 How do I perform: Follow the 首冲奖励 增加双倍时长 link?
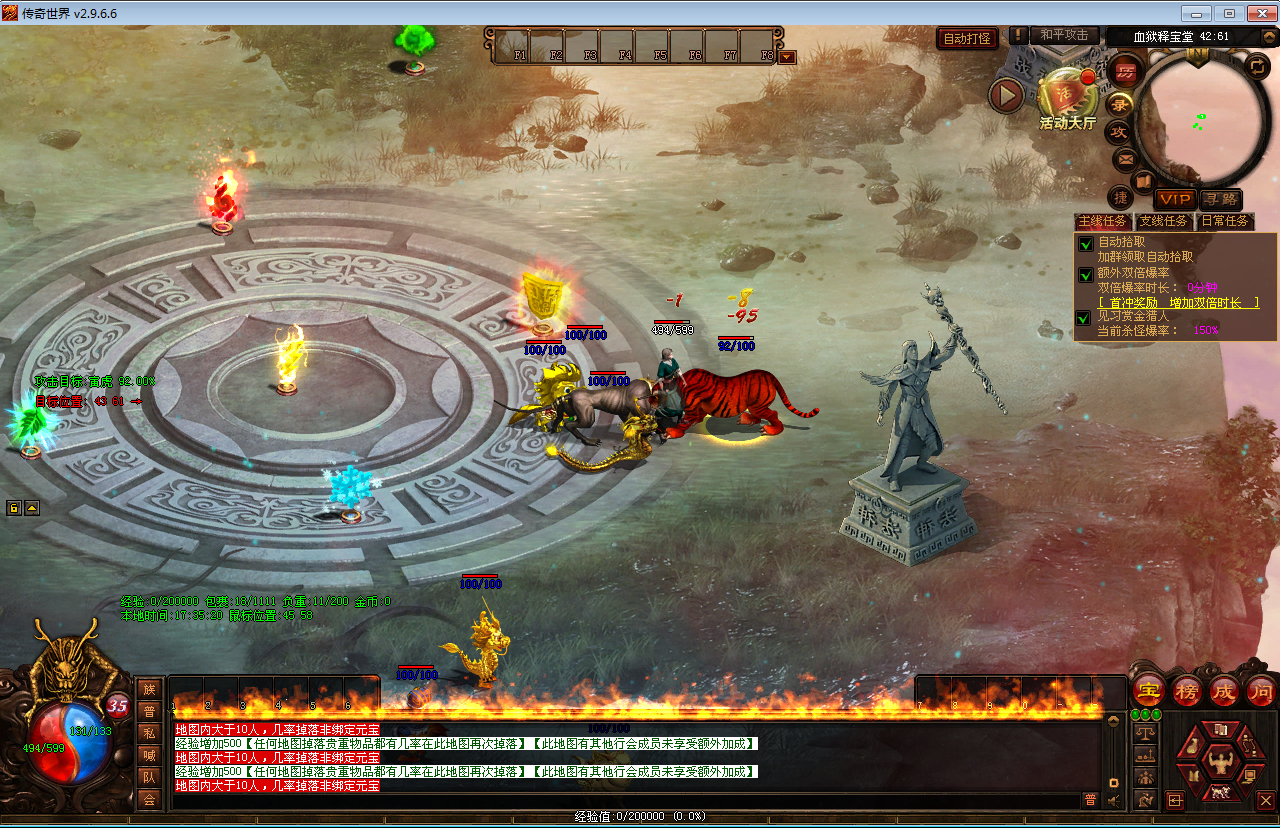point(1178,303)
